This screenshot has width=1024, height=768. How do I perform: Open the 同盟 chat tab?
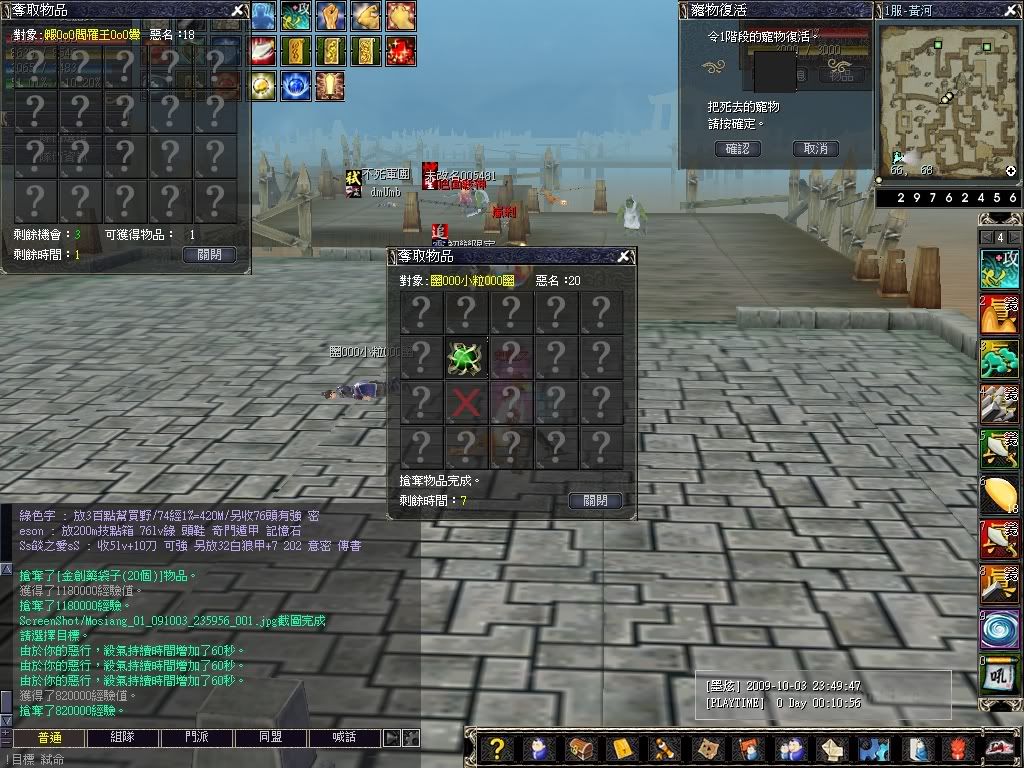271,738
